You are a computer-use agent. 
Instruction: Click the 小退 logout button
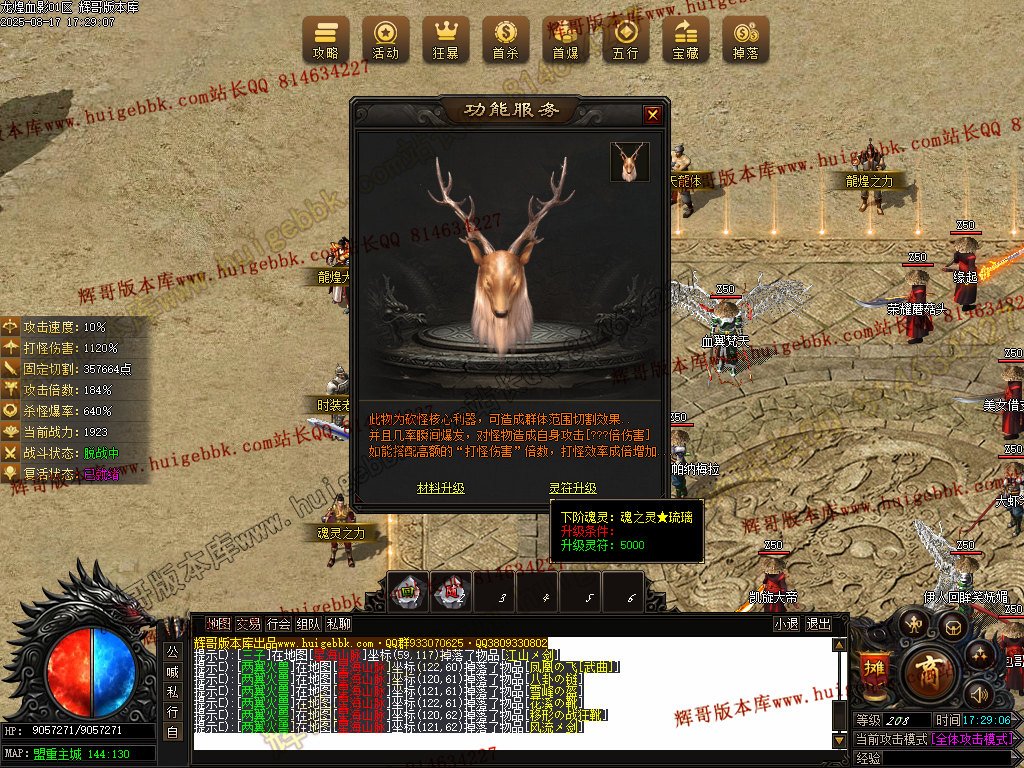(786, 624)
